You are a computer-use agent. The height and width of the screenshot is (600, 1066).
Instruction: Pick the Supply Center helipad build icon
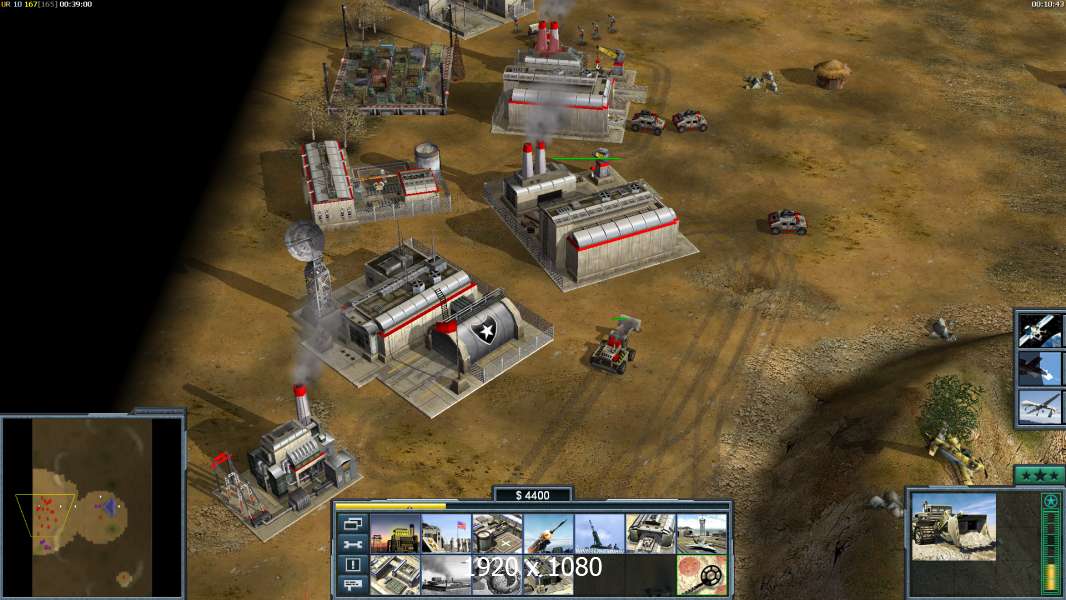(497, 534)
